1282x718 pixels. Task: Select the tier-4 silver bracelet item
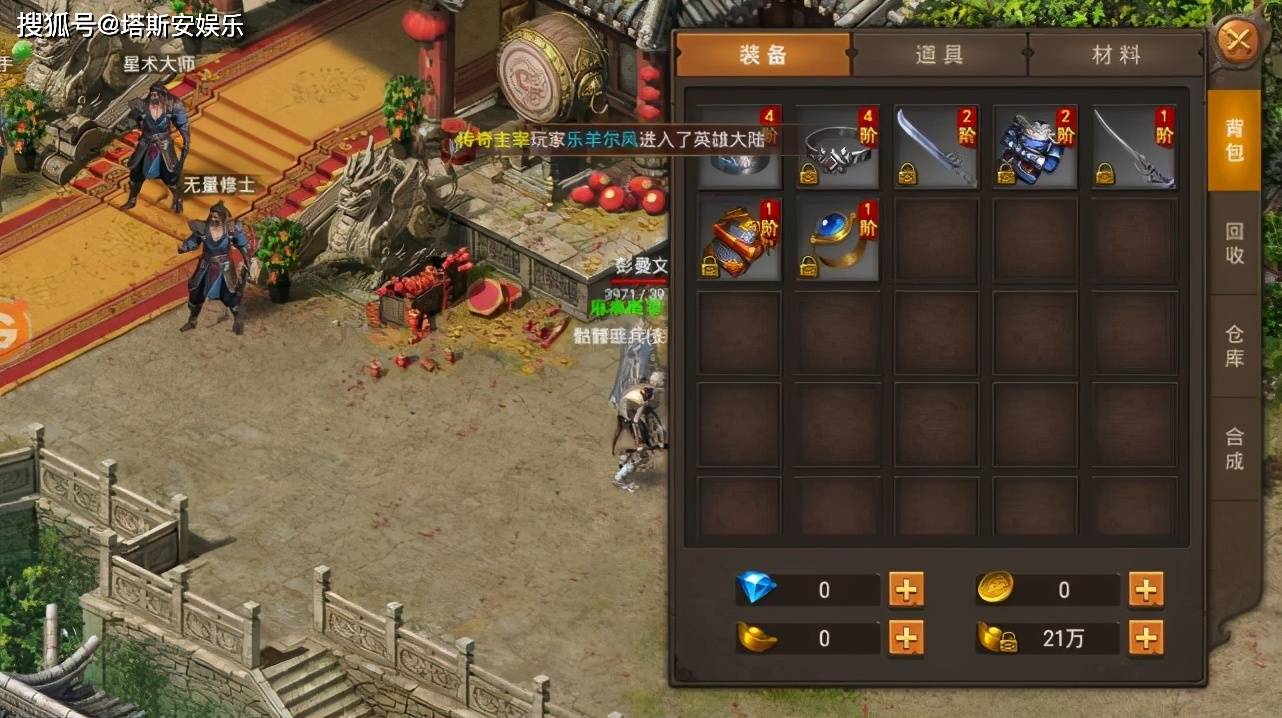coord(837,147)
